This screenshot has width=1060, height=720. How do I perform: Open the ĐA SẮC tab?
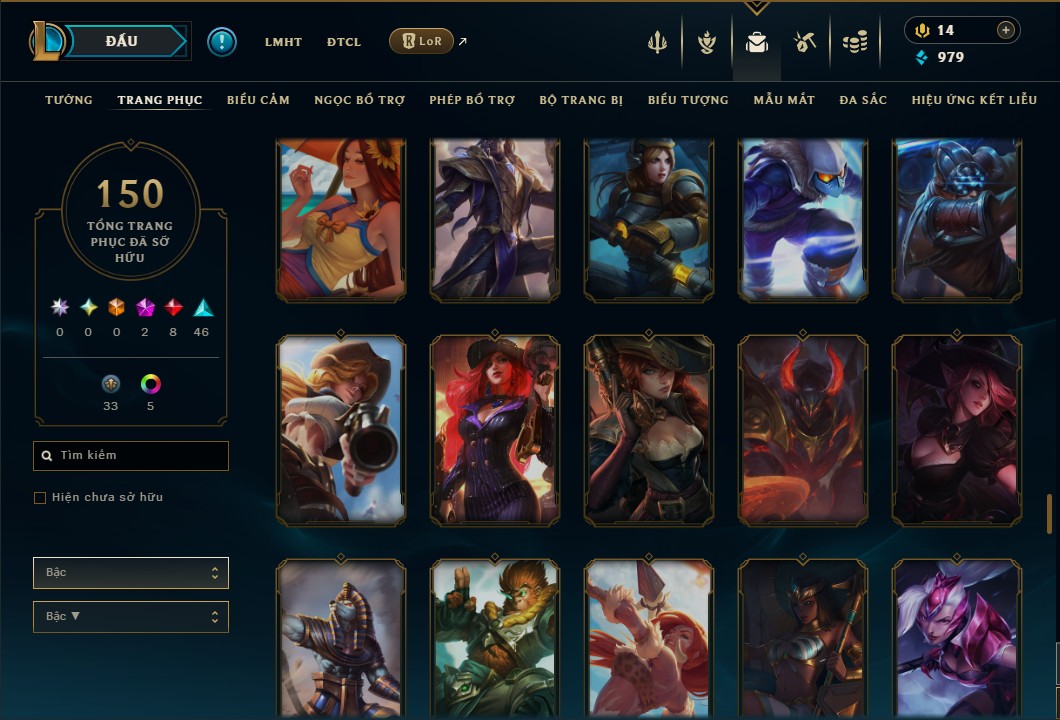(x=863, y=100)
